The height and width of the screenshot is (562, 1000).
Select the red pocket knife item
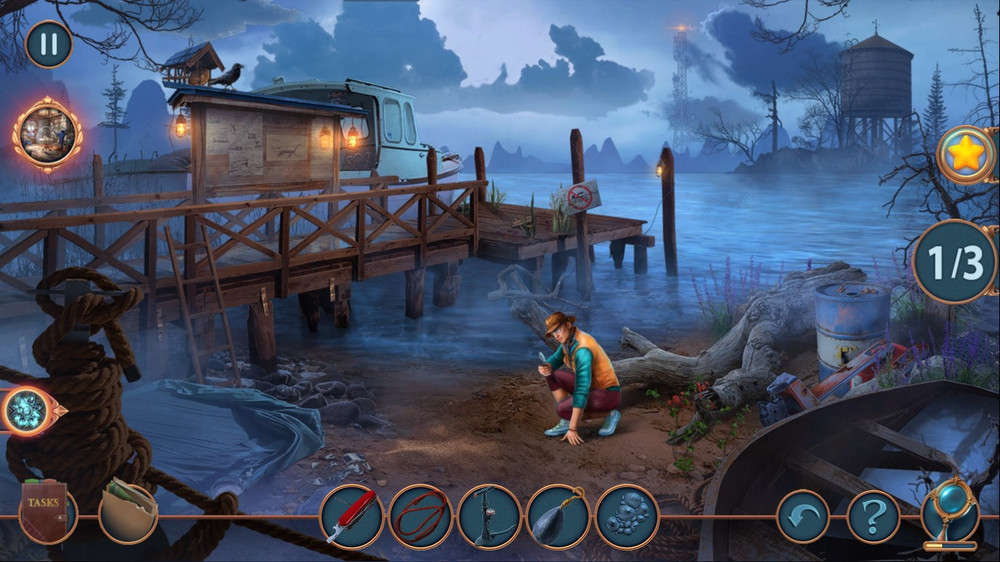[352, 517]
